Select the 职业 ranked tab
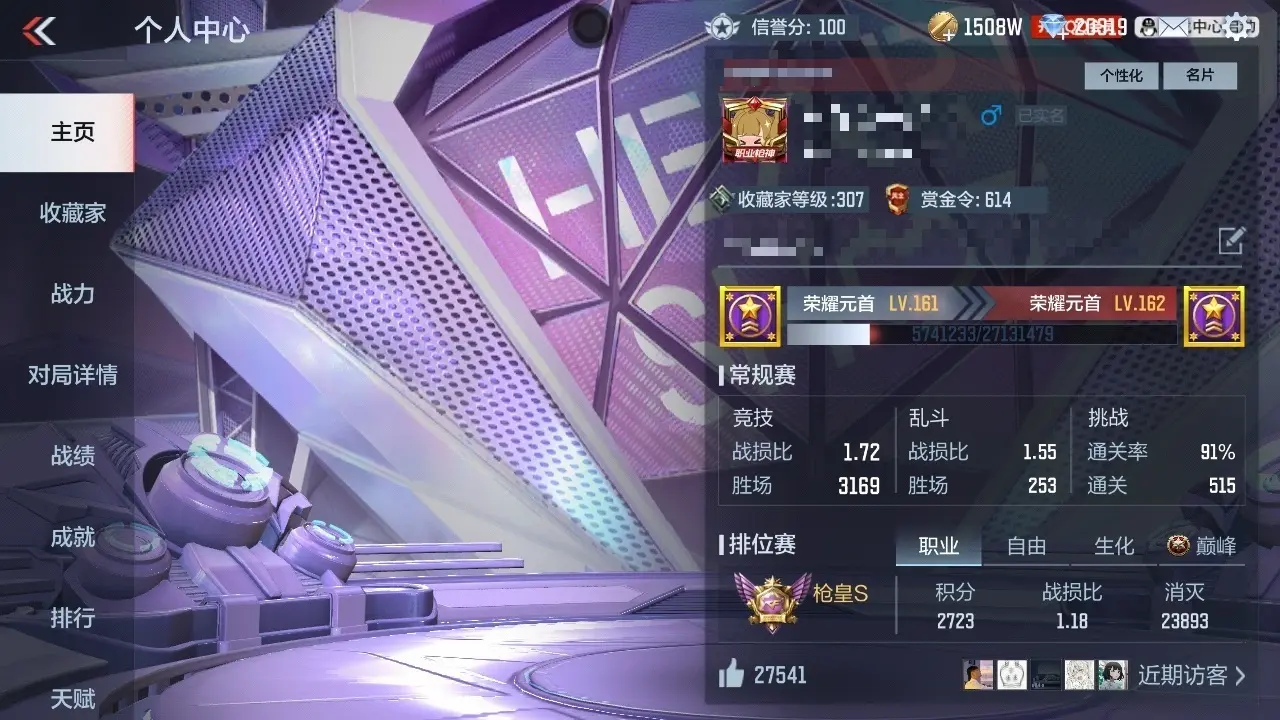The image size is (1280, 720). tap(938, 546)
